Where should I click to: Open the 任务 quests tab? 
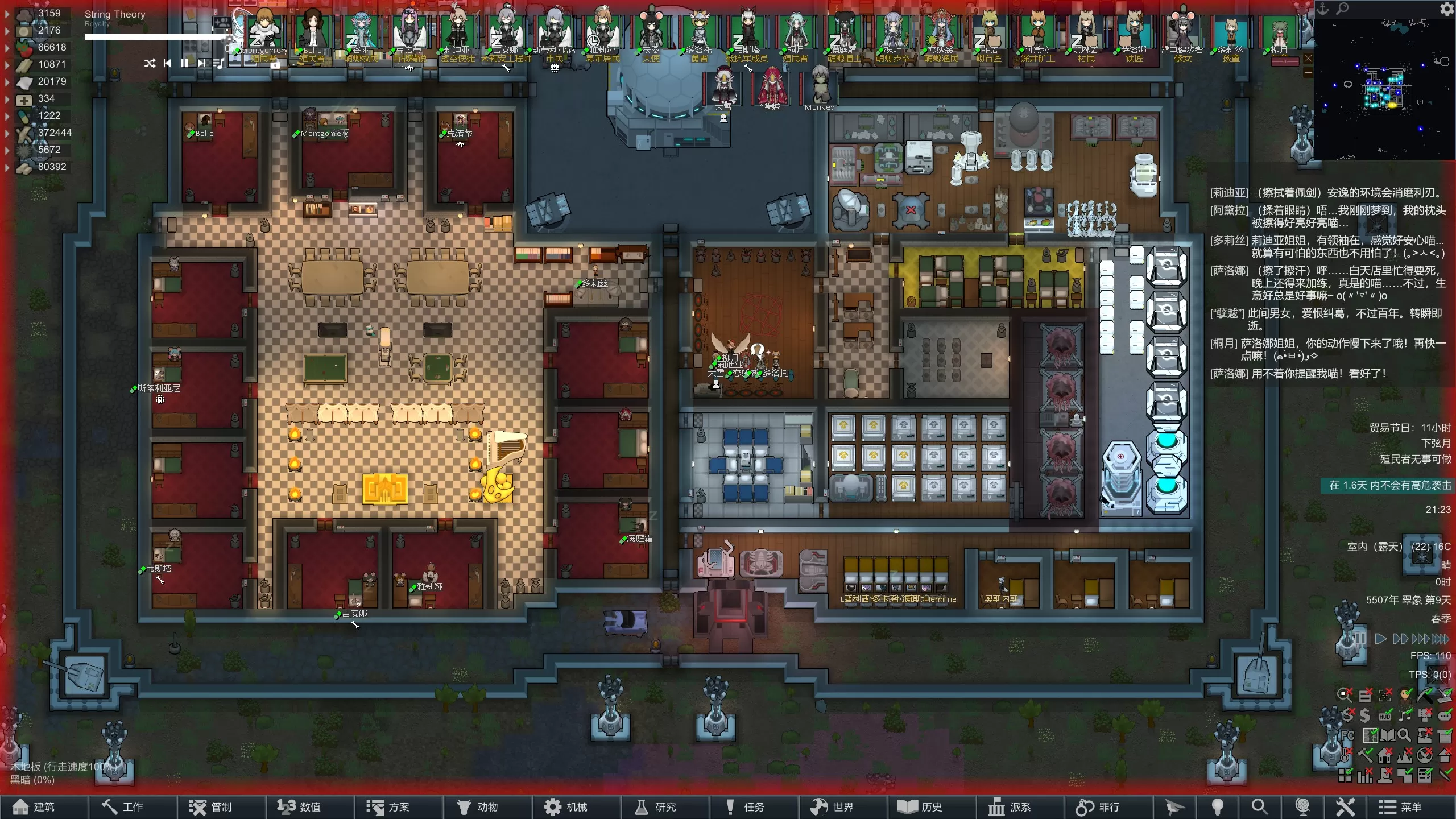(746, 807)
